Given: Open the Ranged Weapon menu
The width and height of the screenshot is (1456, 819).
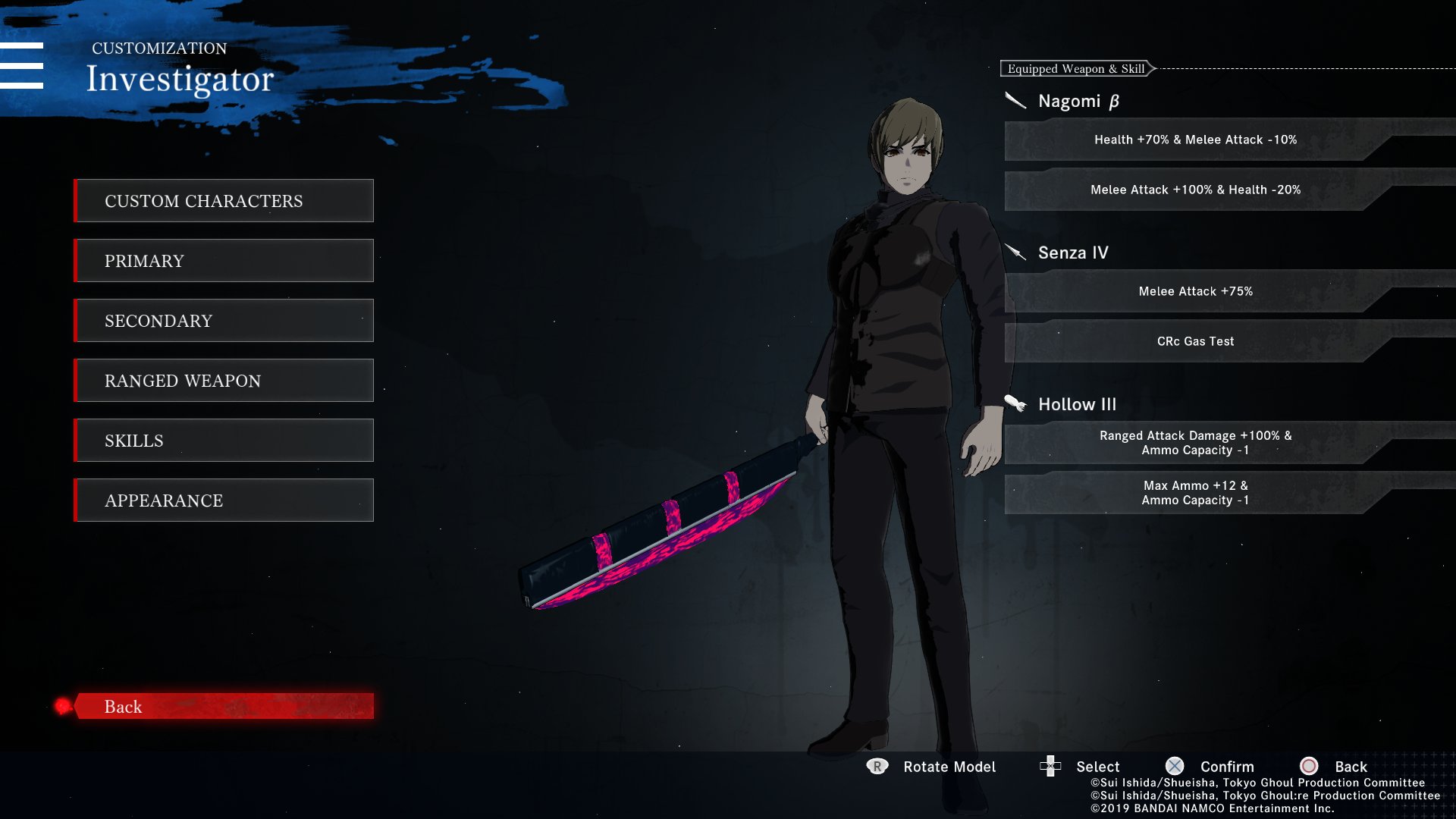Looking at the screenshot, I should click(224, 381).
